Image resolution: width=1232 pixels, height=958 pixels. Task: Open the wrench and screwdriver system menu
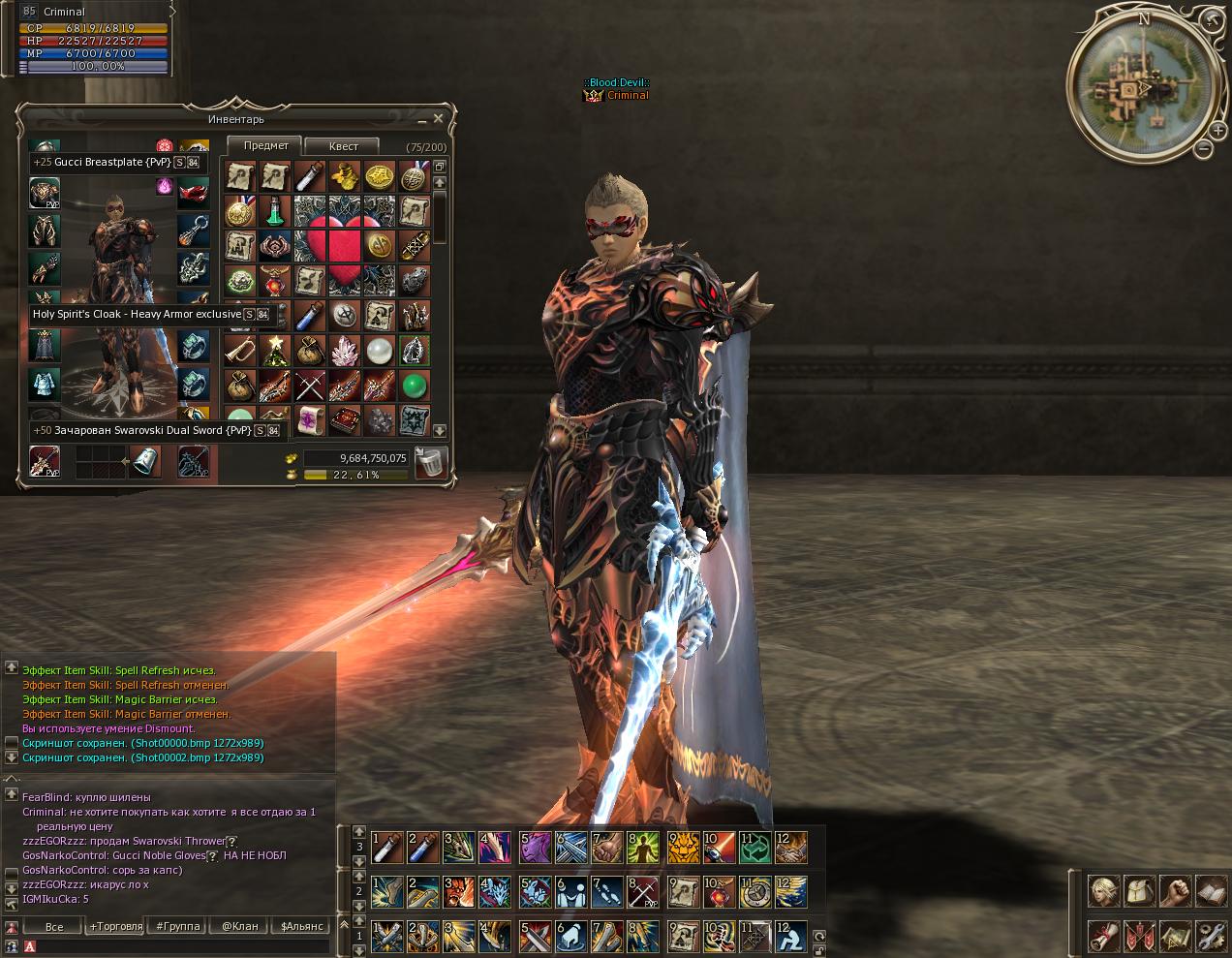(x=1212, y=937)
